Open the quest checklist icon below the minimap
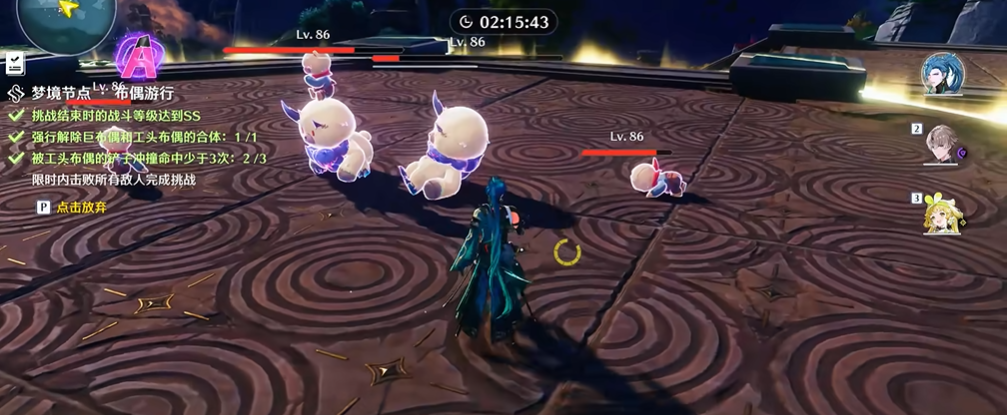The height and width of the screenshot is (415, 1007). pos(14,64)
